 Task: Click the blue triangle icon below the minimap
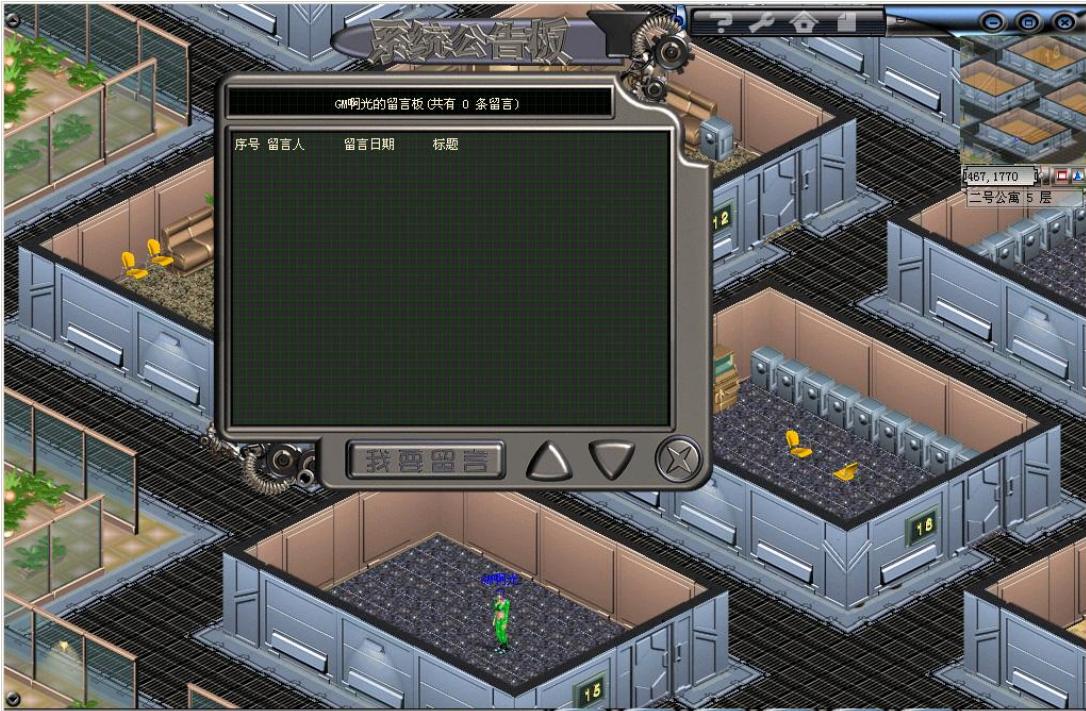(1078, 177)
